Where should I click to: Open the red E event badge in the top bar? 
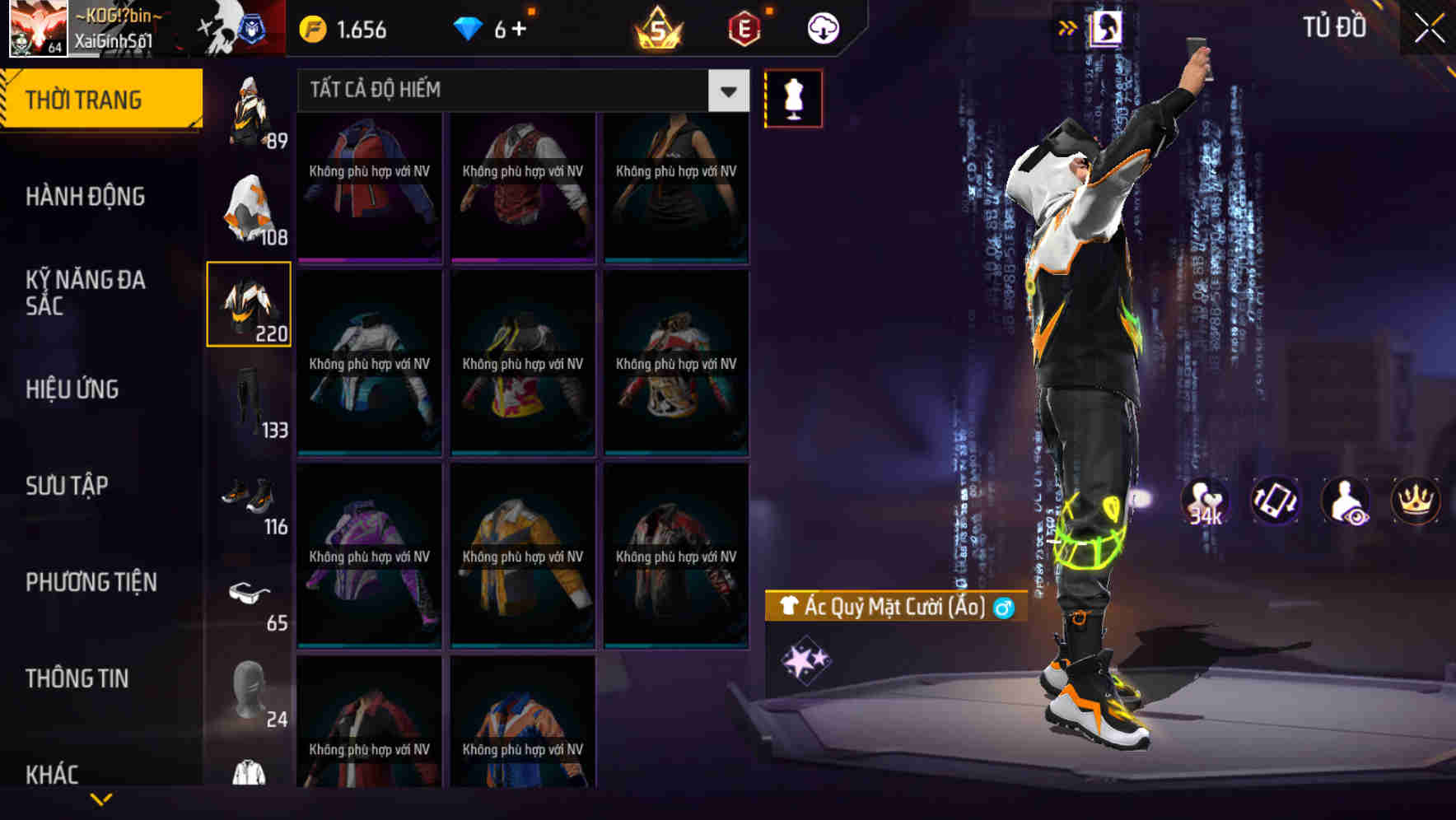[x=740, y=27]
